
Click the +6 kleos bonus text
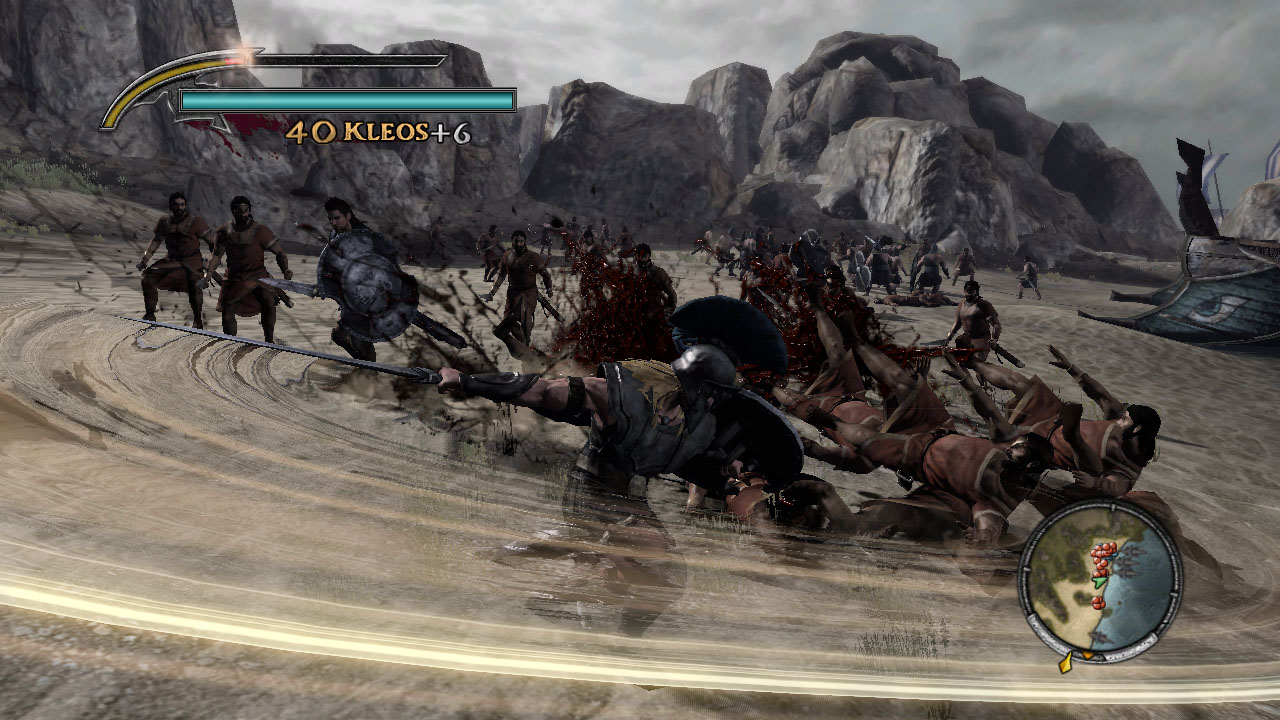(x=450, y=132)
